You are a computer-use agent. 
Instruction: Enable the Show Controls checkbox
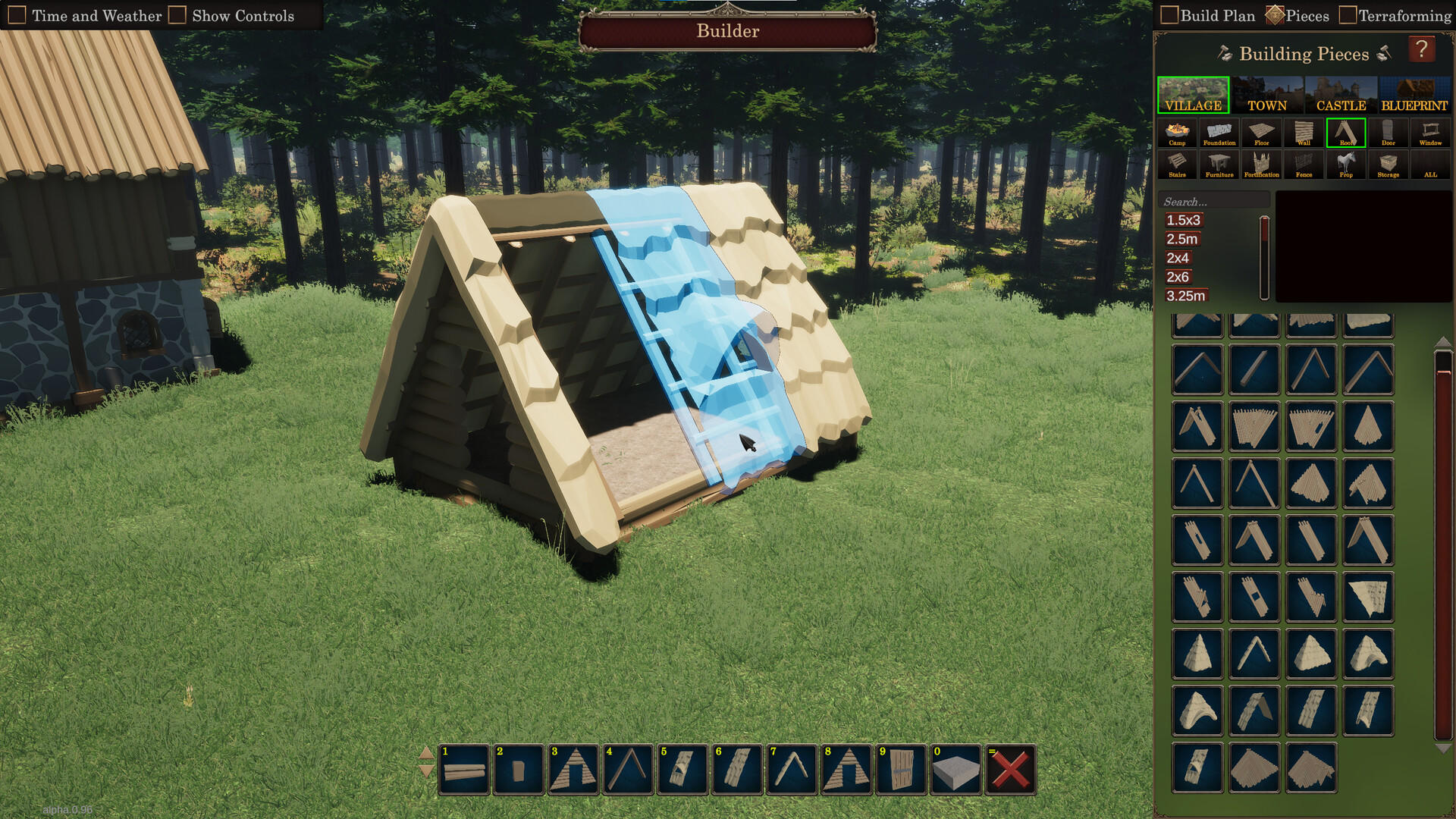click(x=177, y=14)
